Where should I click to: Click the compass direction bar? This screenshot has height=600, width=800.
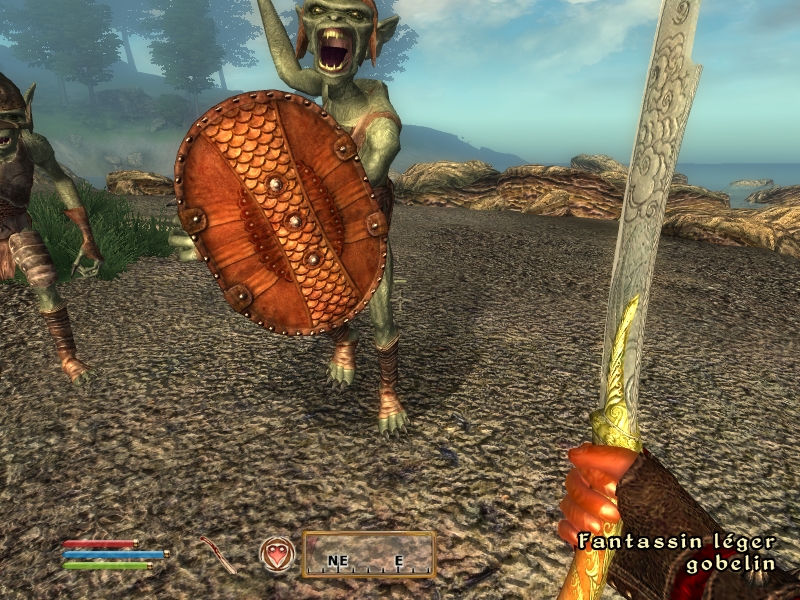tap(368, 555)
